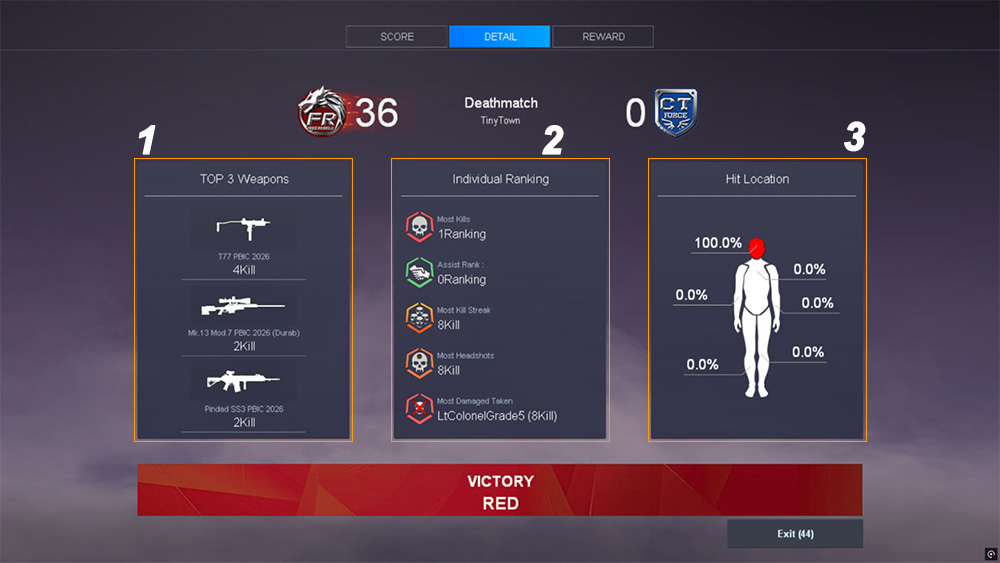Select the Pindad SS3 rifle image
The image size is (1000, 563).
point(243,381)
